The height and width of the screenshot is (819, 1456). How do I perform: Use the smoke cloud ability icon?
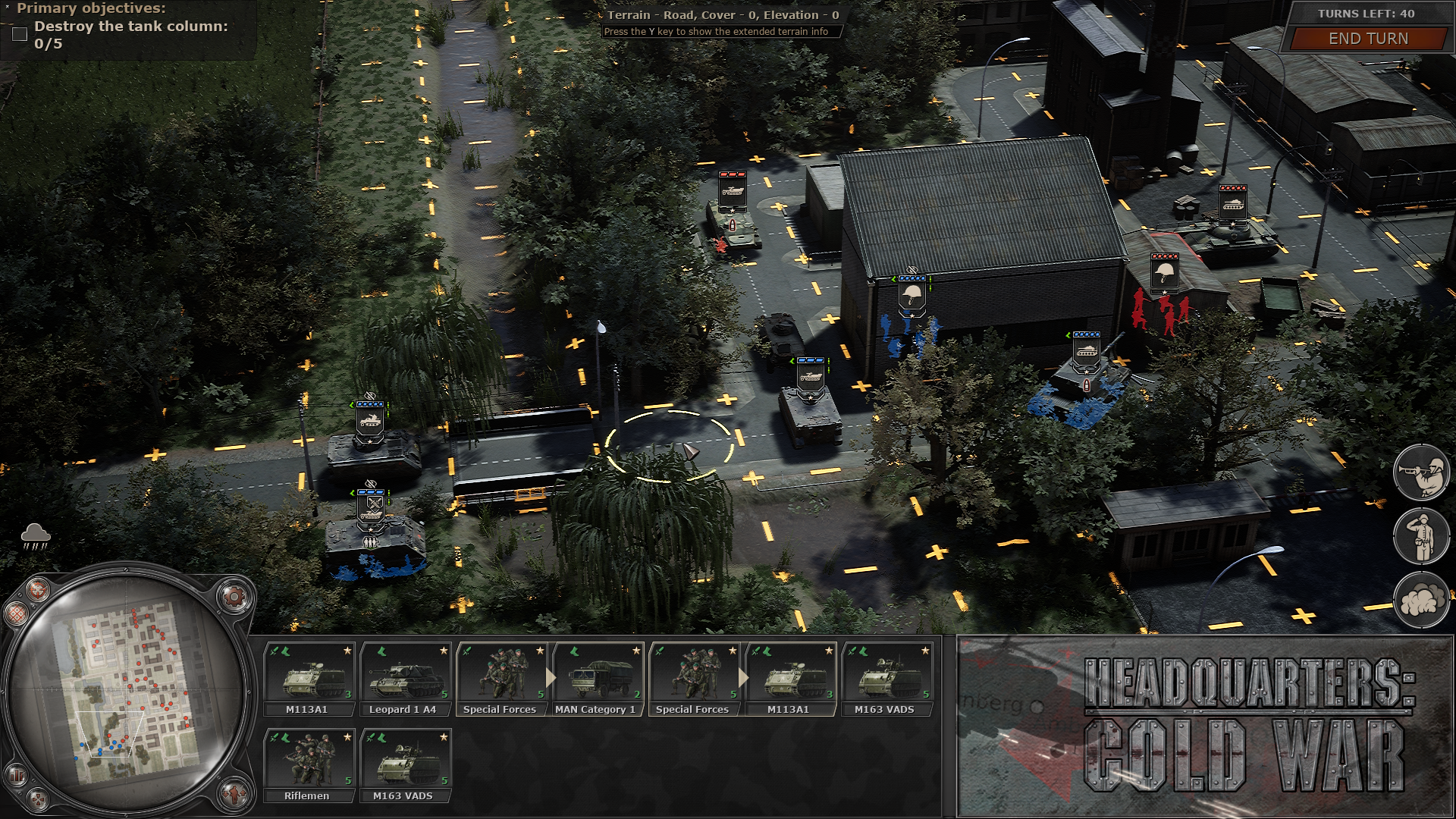[1420, 601]
